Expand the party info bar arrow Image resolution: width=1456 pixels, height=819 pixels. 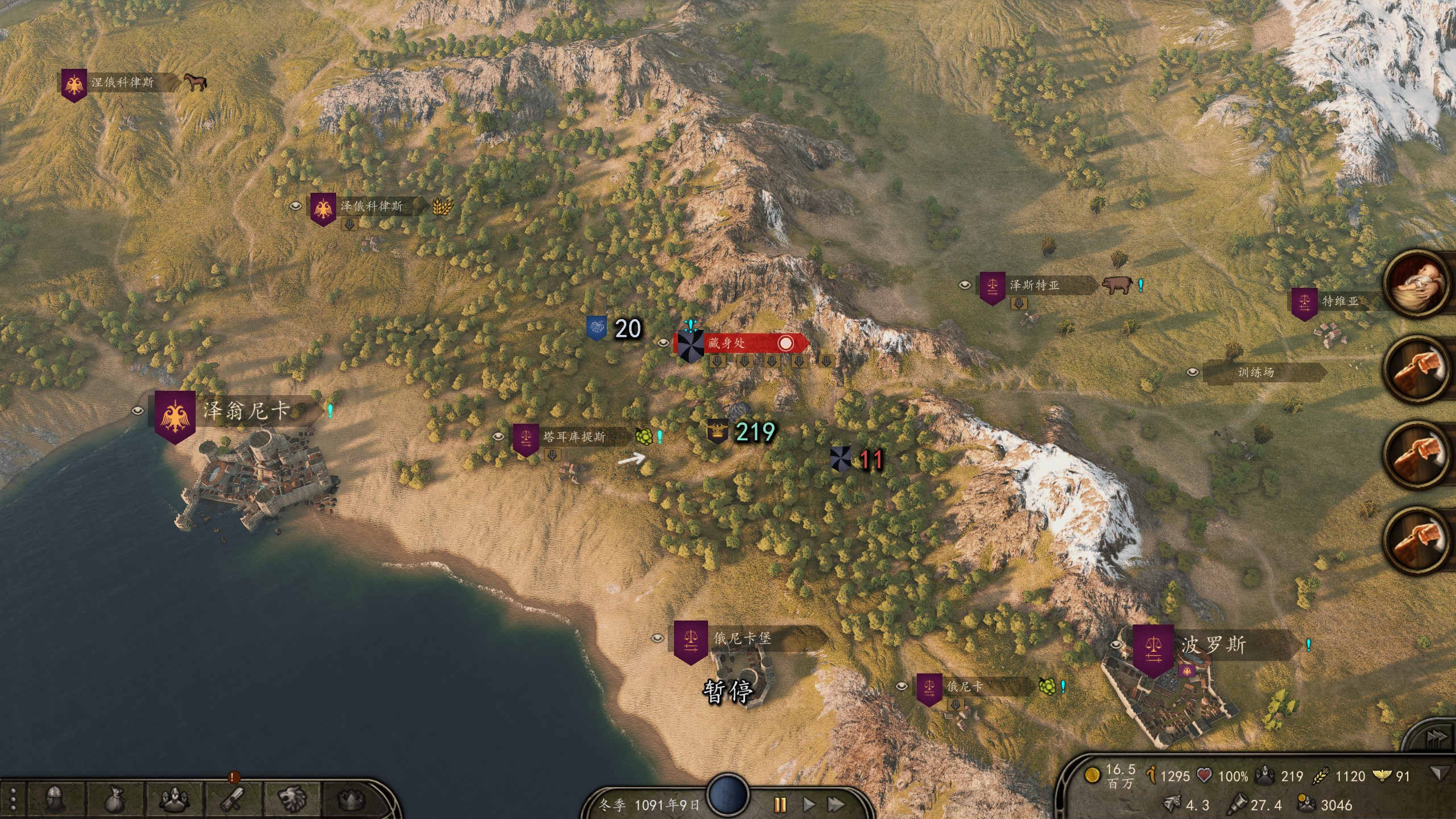click(1440, 773)
